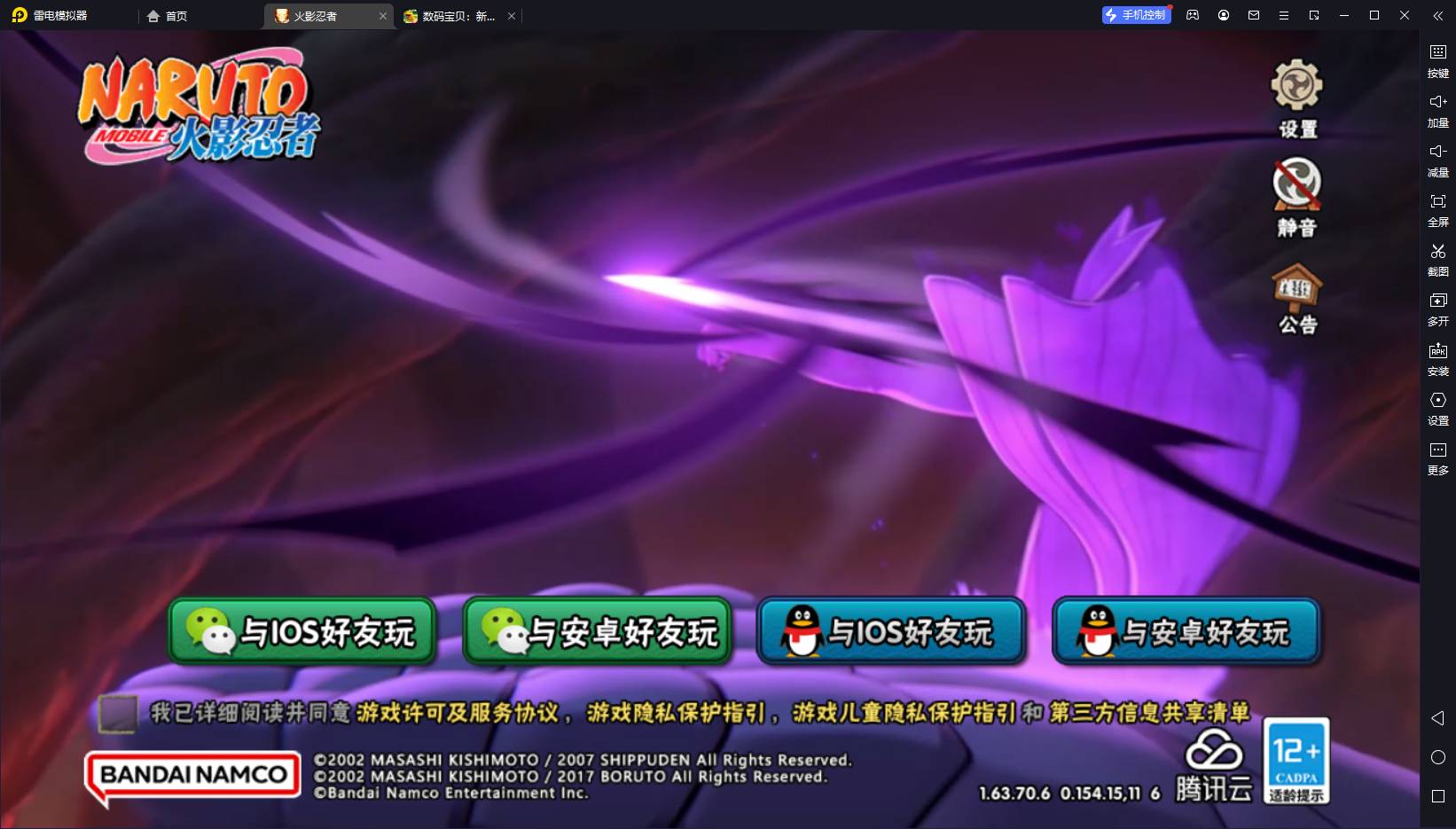The image size is (1456, 829).
Task: Open the 游戏许可及服务协议 link
Action: click(x=458, y=713)
